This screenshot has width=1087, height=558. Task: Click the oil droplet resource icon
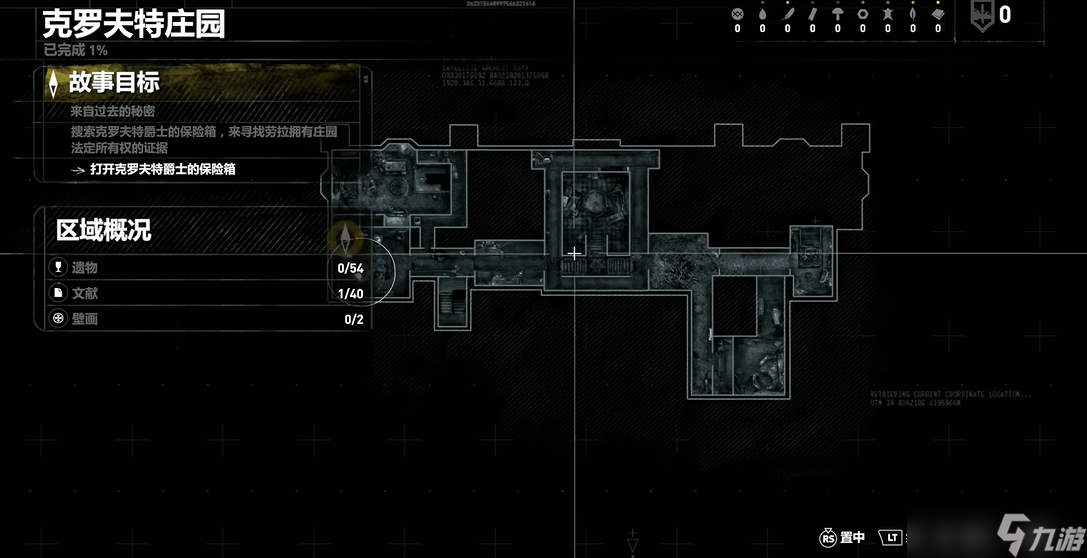[x=762, y=14]
